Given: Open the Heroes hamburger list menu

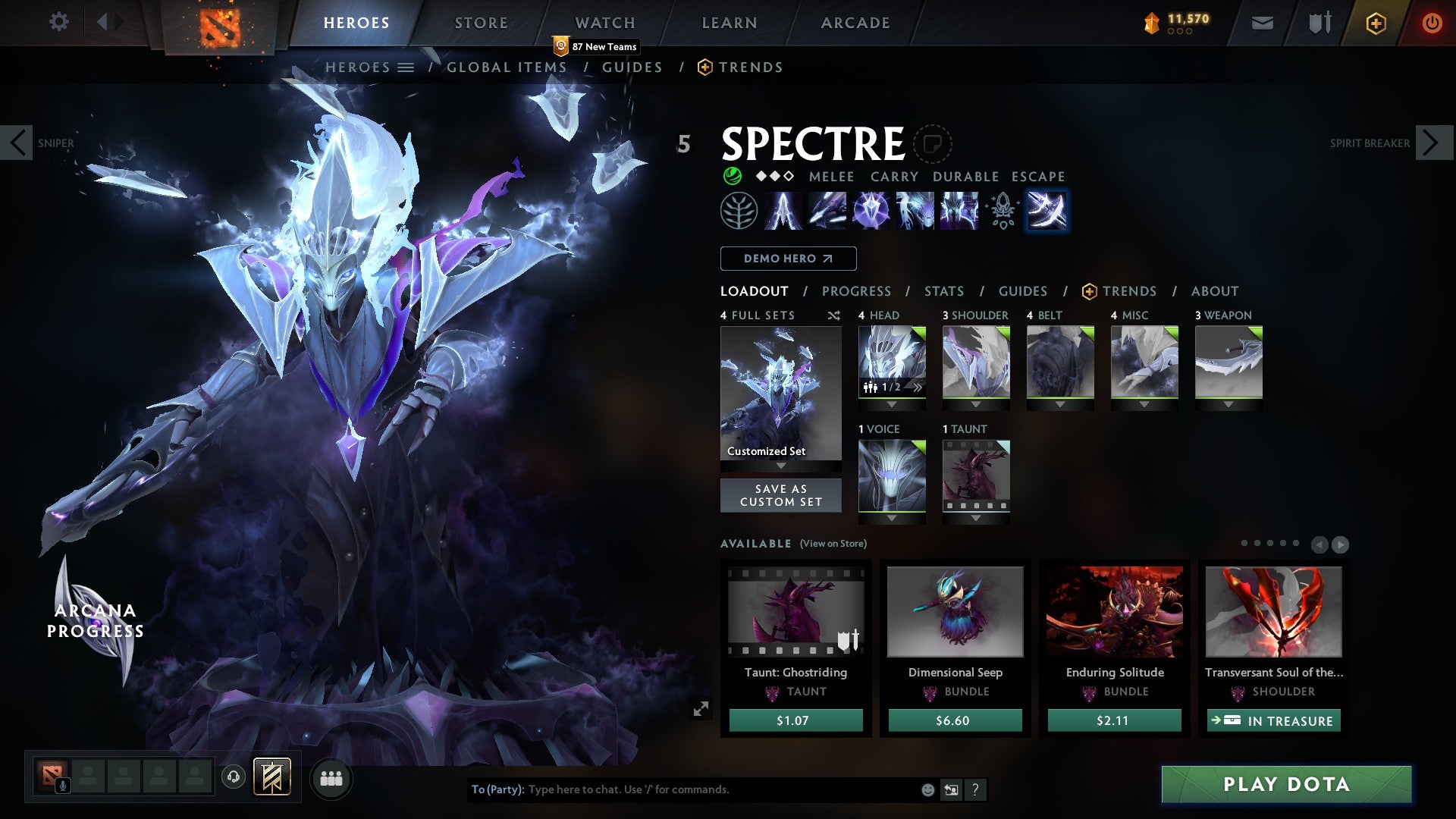Looking at the screenshot, I should 406,67.
